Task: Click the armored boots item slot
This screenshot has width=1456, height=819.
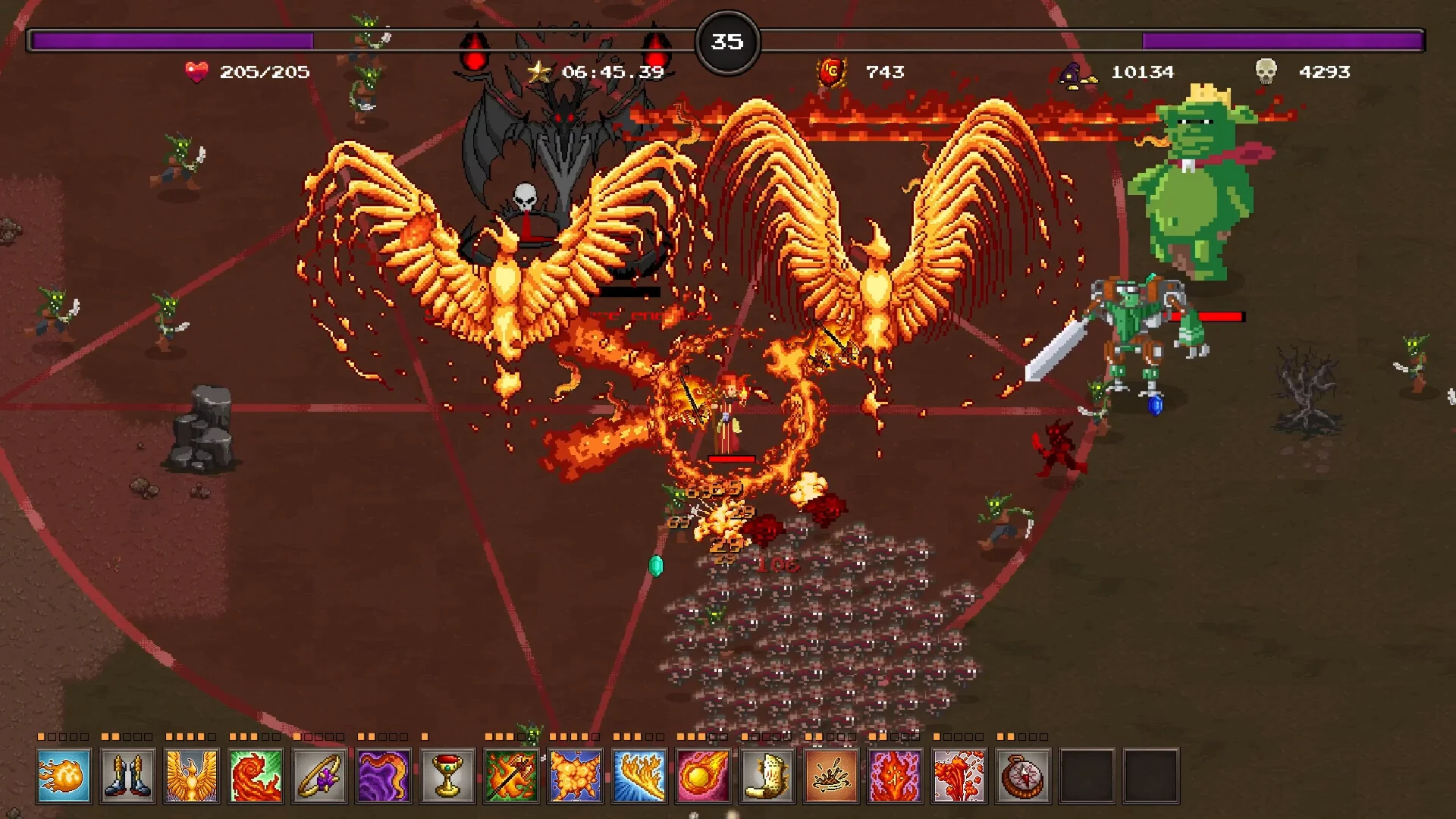Action: click(x=127, y=776)
